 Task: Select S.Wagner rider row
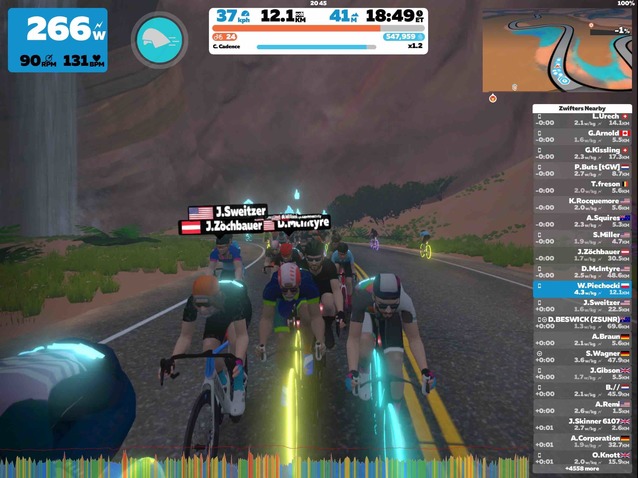585,356
